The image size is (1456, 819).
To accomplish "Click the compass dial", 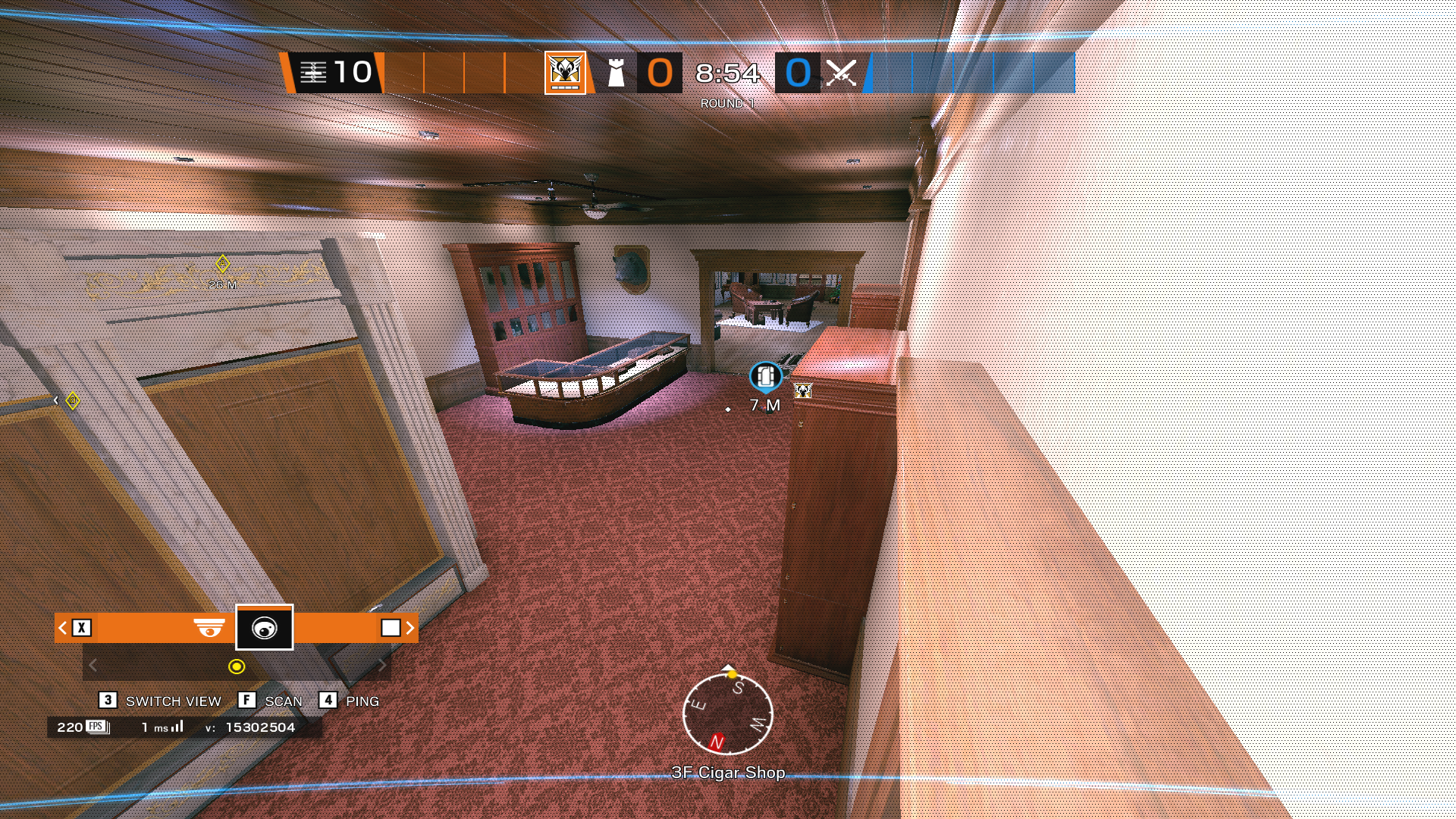I will pos(728,714).
